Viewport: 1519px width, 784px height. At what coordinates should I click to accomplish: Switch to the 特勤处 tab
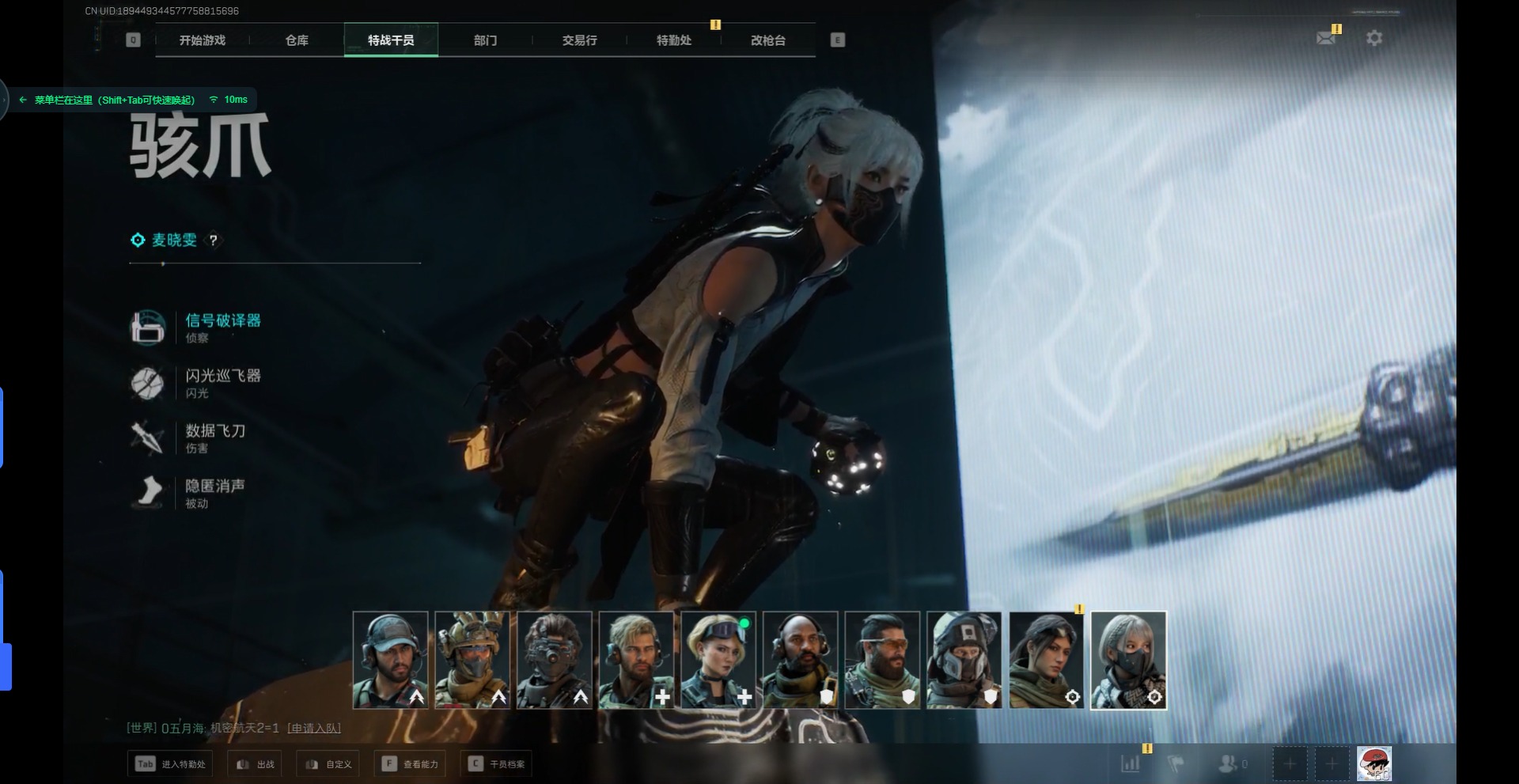click(x=673, y=40)
